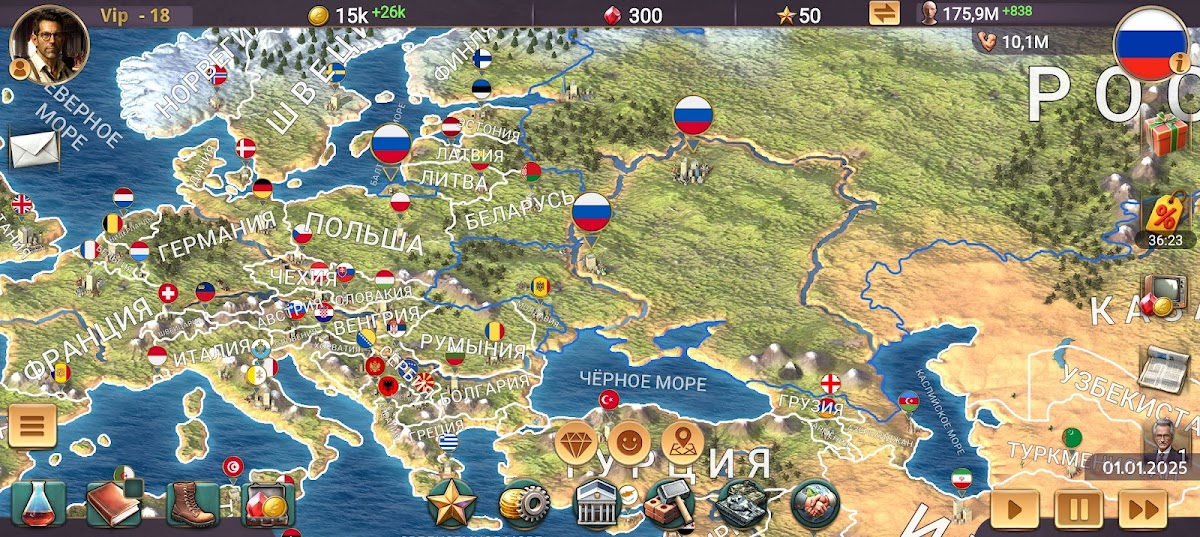Fast-forward the game speed
Image resolution: width=1200 pixels, height=537 pixels.
tap(1143, 508)
